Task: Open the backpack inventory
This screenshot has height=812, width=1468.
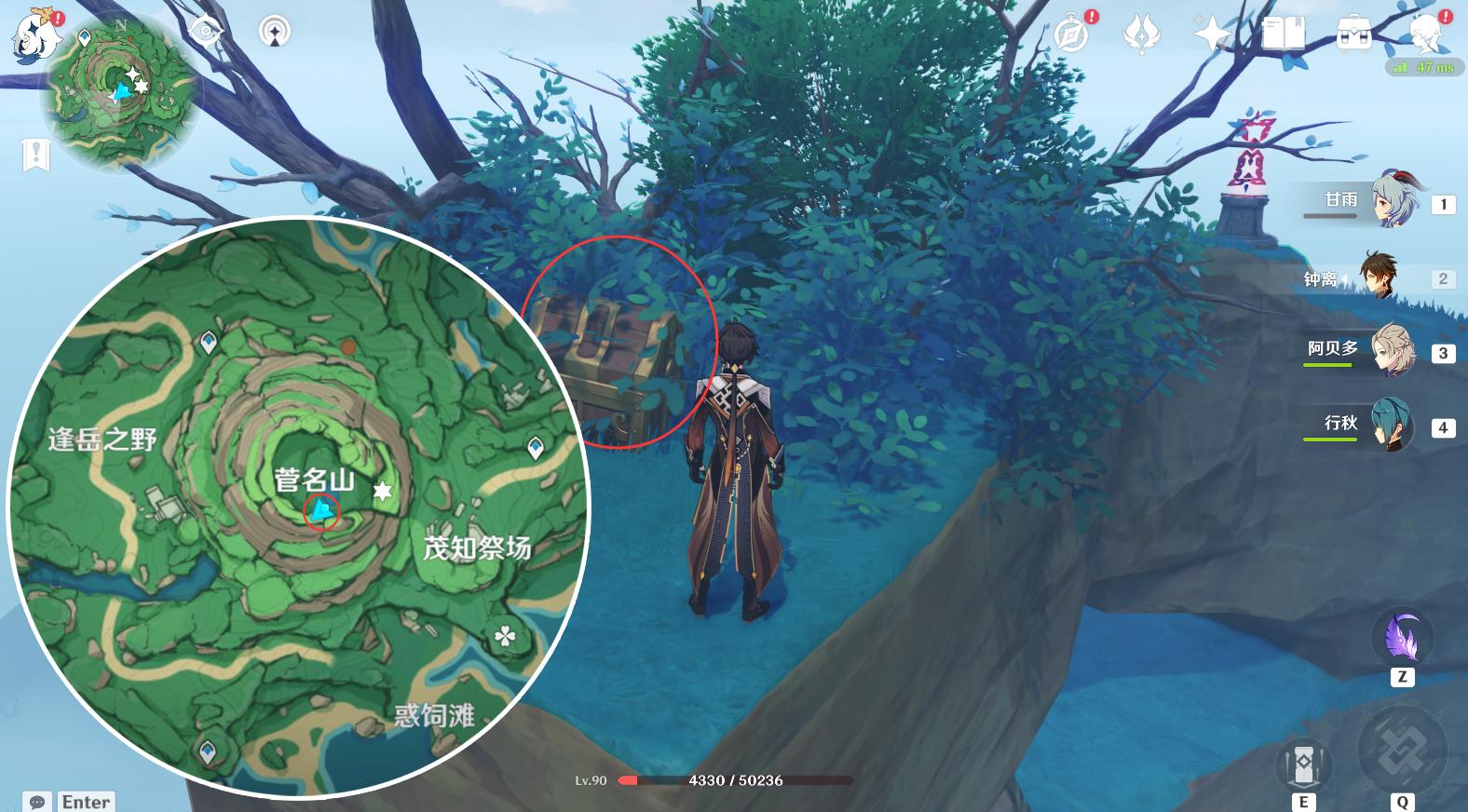Action: [1352, 35]
